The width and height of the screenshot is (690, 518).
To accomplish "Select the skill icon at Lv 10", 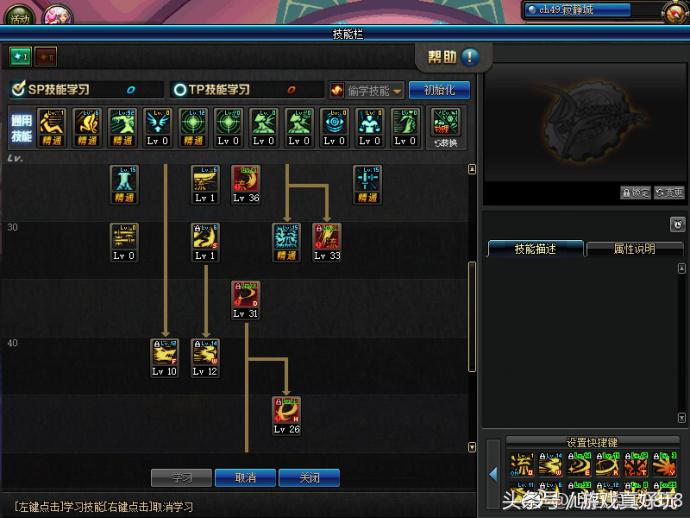I will coord(165,354).
